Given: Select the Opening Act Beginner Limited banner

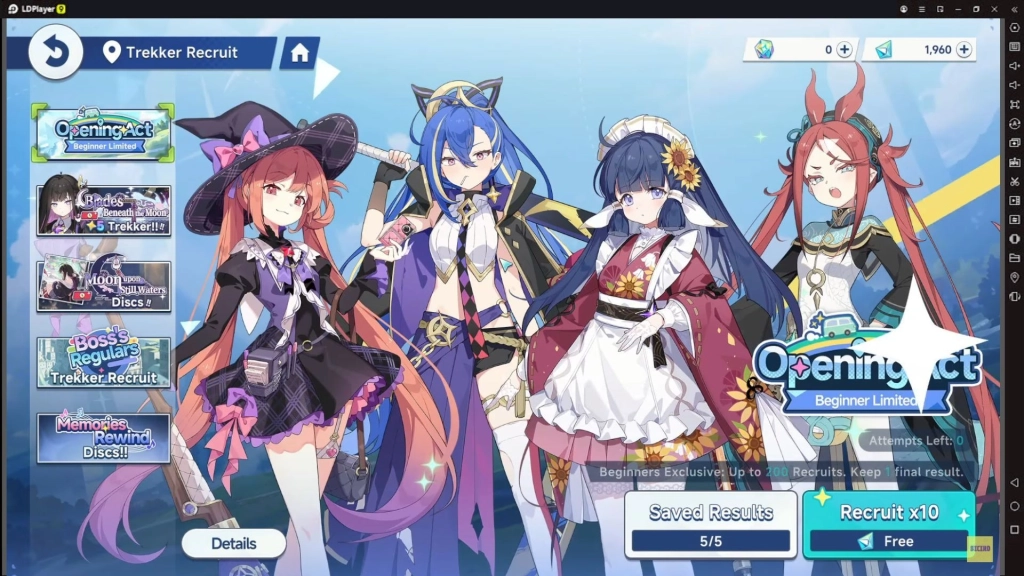Looking at the screenshot, I should click(103, 134).
